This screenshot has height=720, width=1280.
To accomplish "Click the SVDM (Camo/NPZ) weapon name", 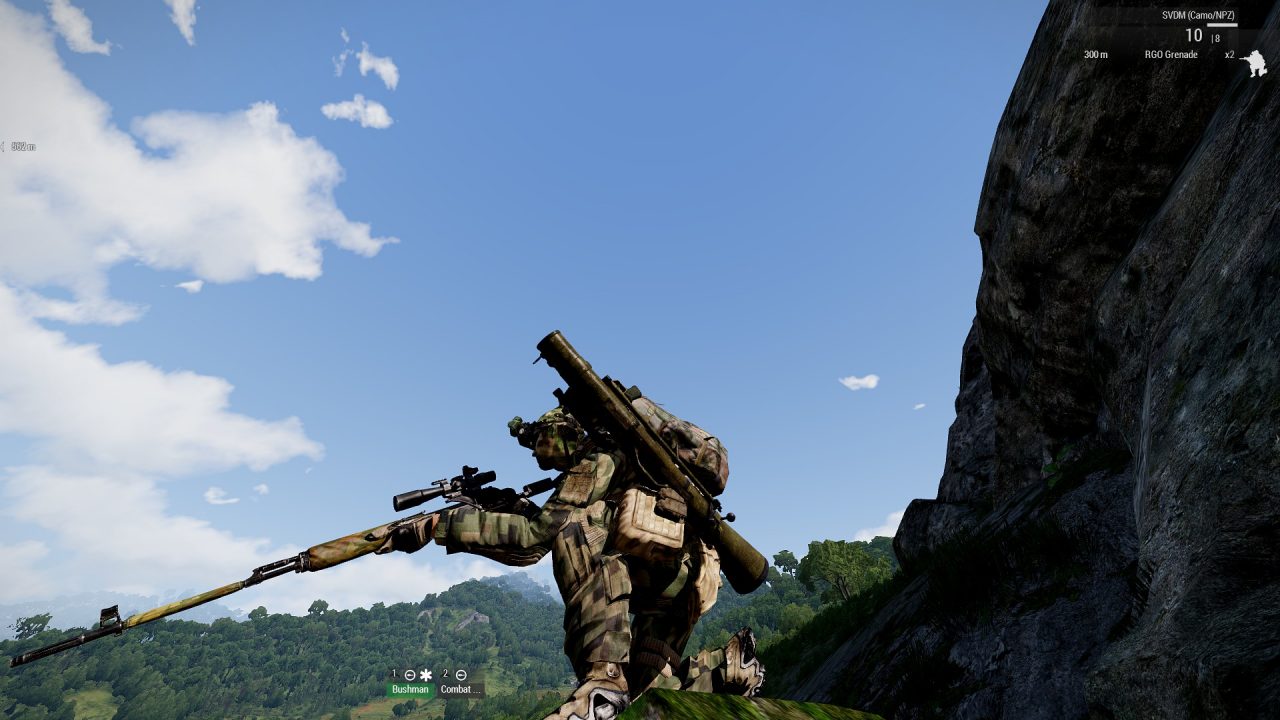I will (1198, 15).
